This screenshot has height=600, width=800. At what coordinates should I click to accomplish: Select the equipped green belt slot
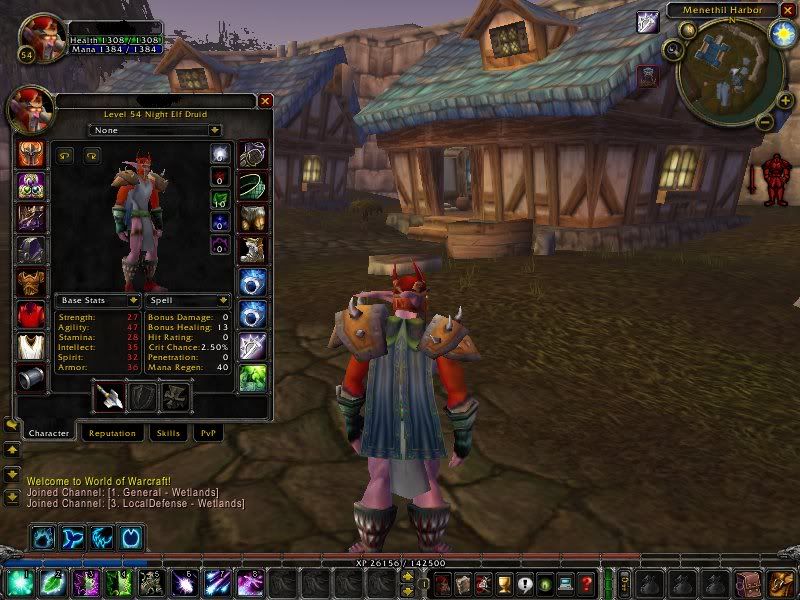pyautogui.click(x=251, y=186)
